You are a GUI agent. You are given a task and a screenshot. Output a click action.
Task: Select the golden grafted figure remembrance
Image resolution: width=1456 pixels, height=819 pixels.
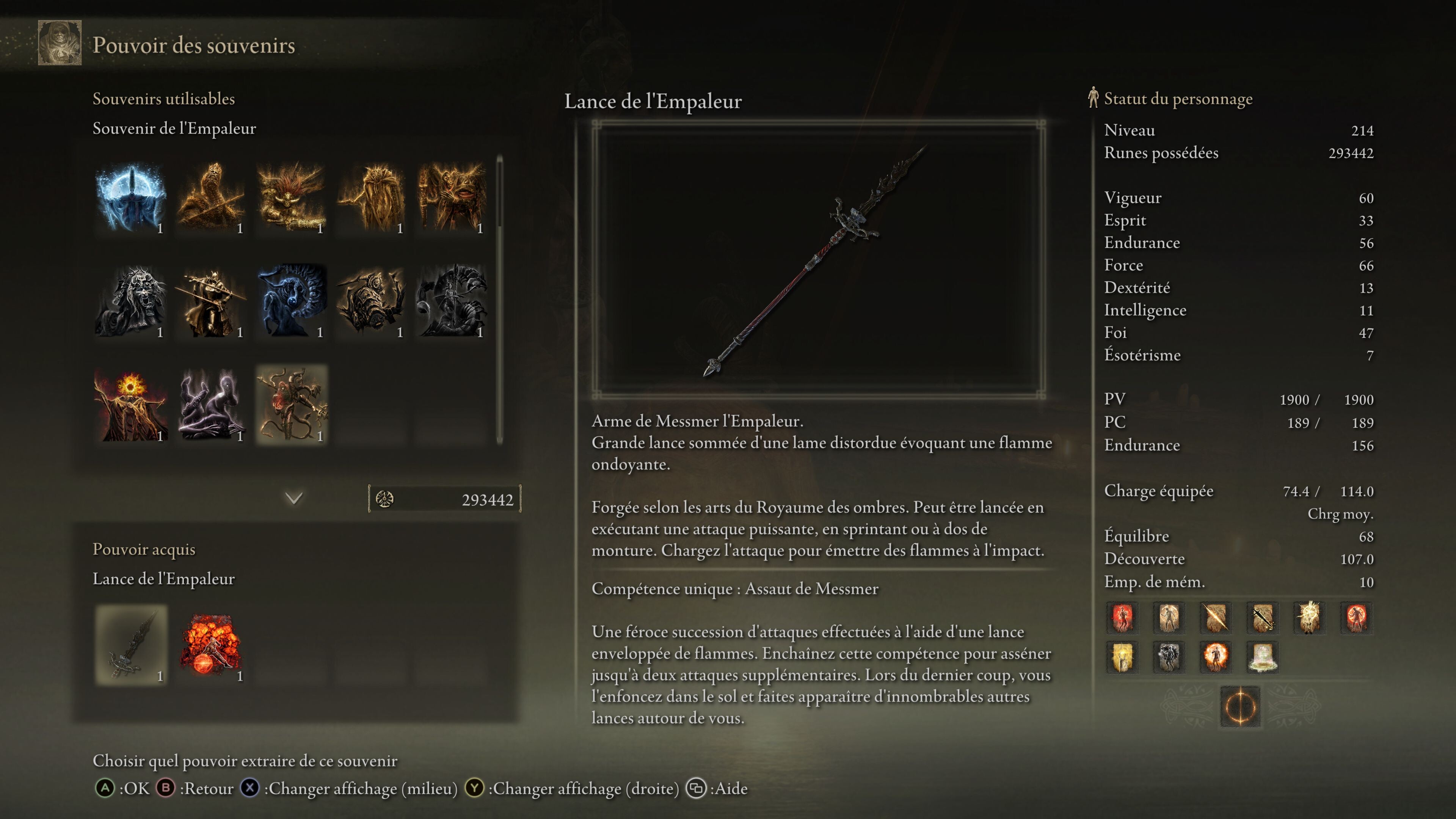[451, 198]
